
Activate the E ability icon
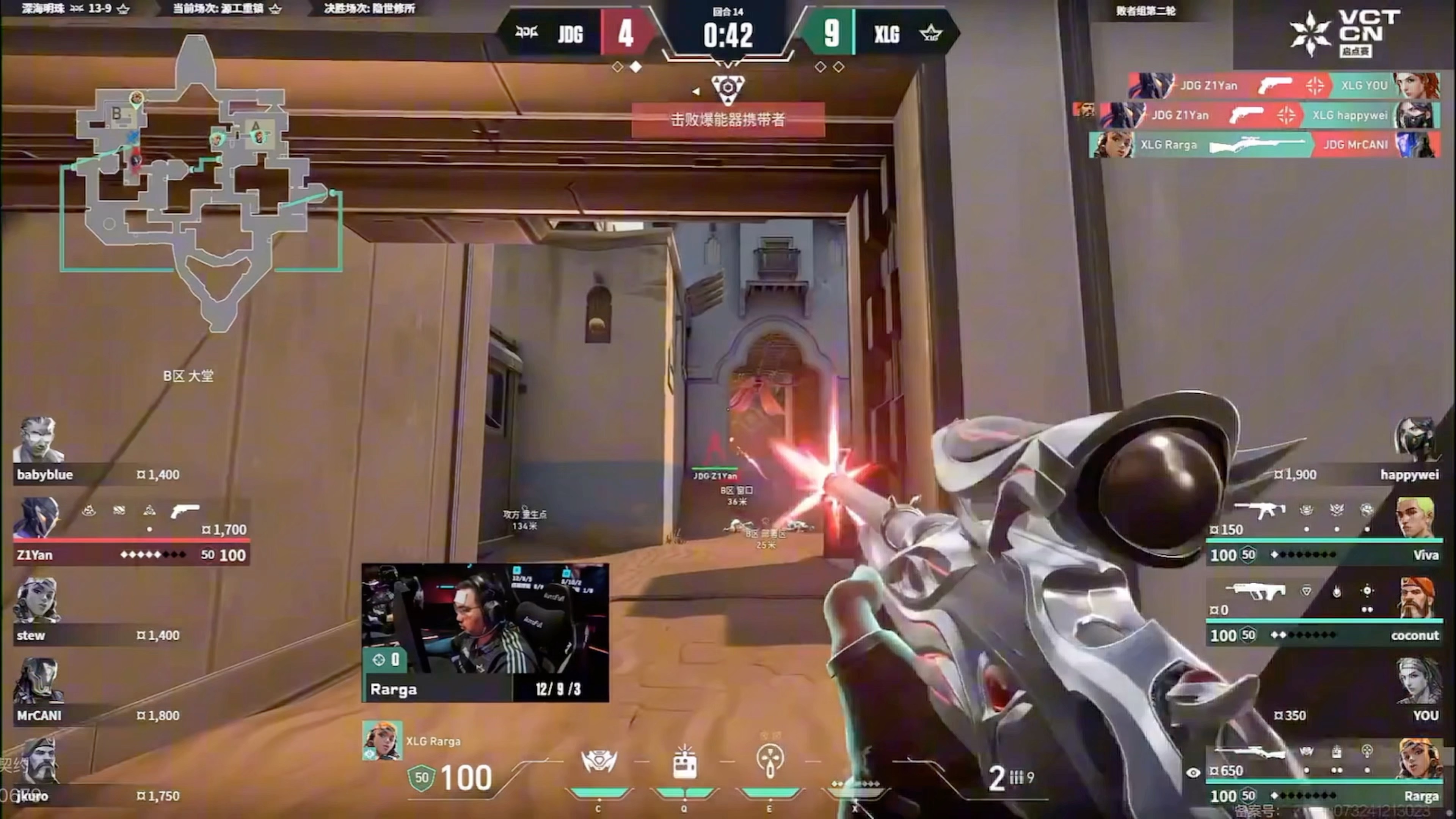(770, 763)
